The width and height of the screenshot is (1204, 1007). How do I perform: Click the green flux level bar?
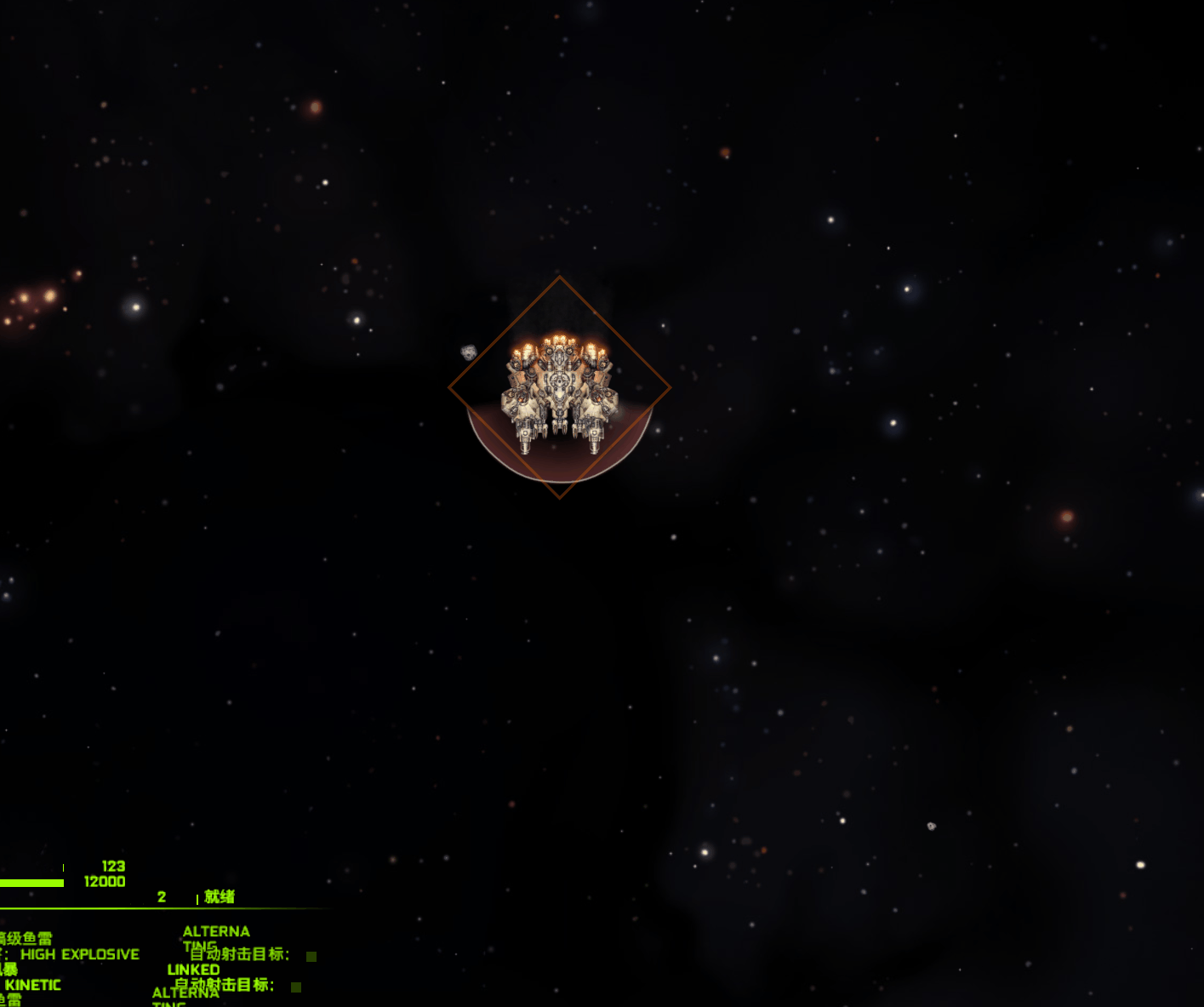pyautogui.click(x=30, y=882)
